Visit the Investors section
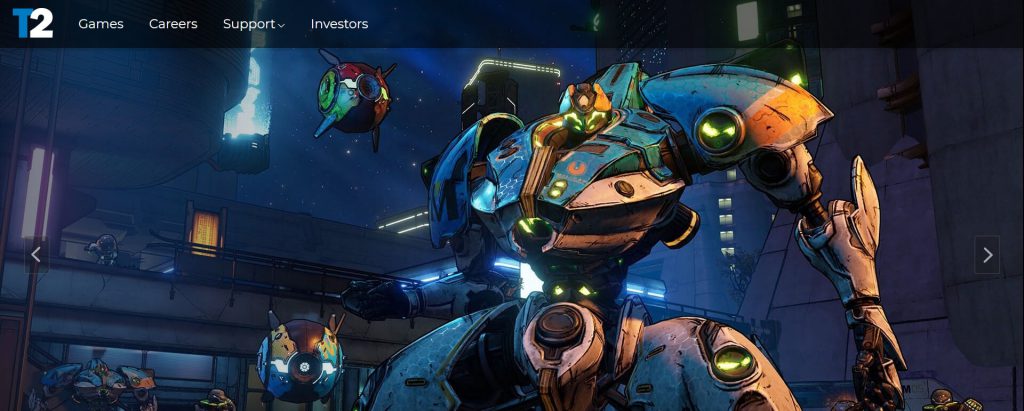1024x411 pixels. [339, 24]
